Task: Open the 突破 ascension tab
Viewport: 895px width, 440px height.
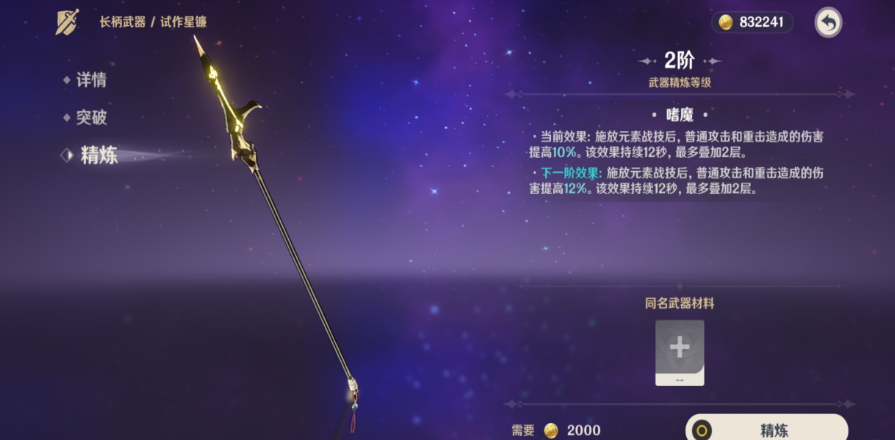Action: point(90,117)
